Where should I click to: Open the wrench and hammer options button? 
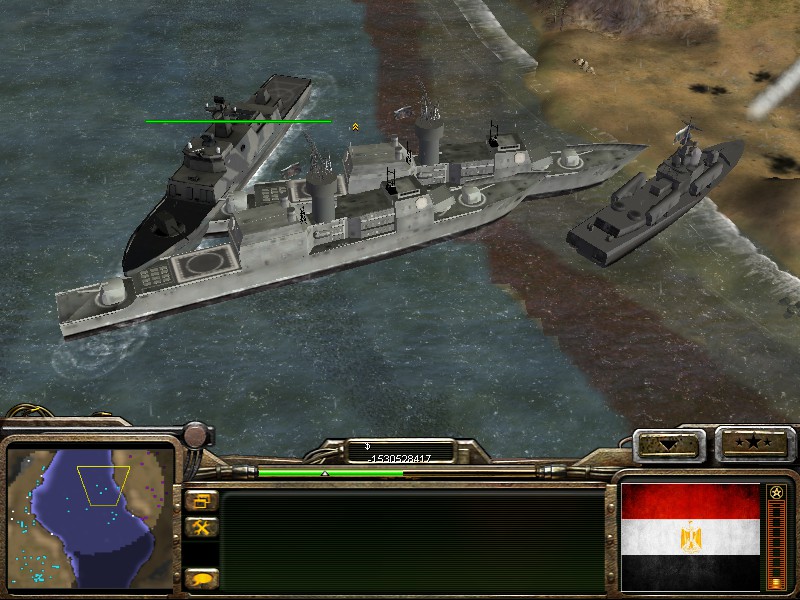pyautogui.click(x=201, y=527)
